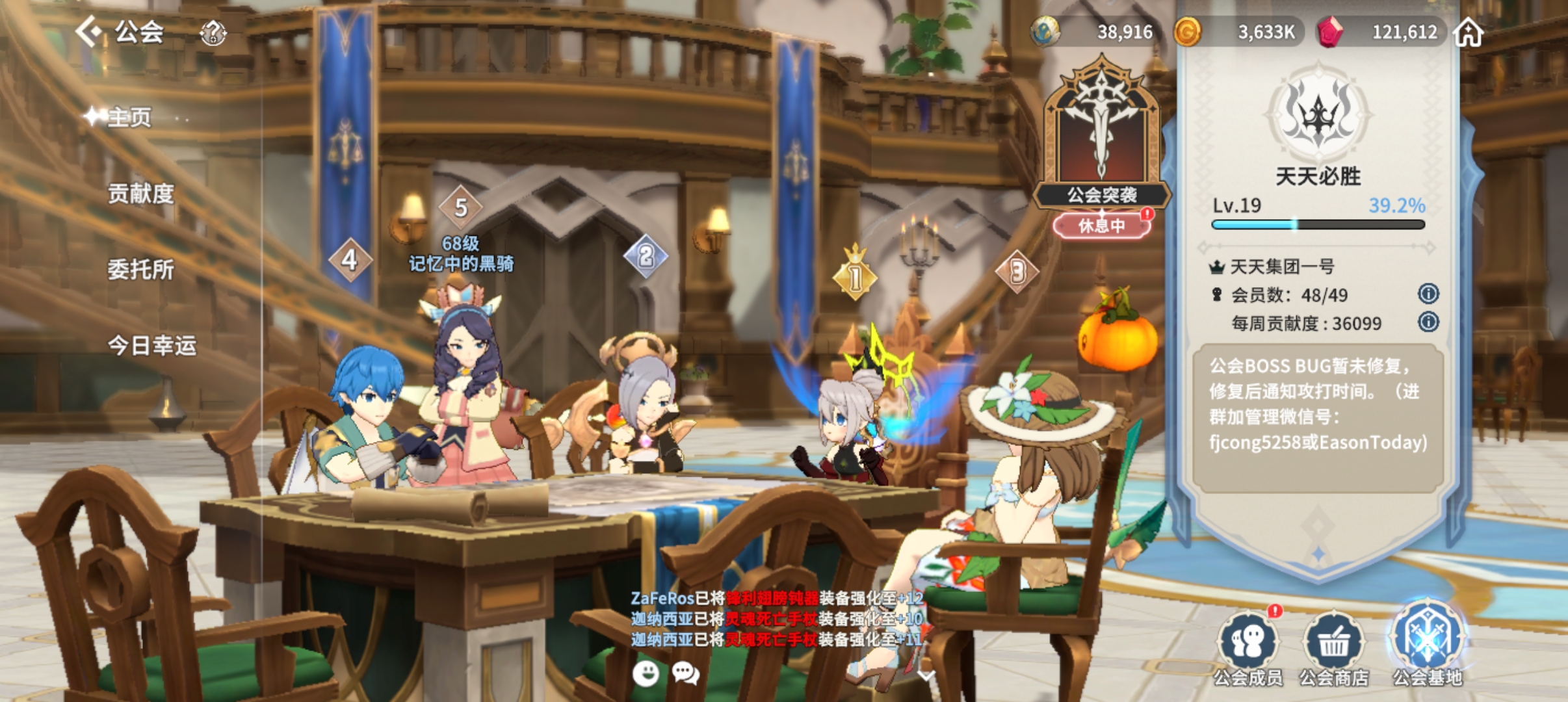Open the emoji smiley button

(x=646, y=673)
